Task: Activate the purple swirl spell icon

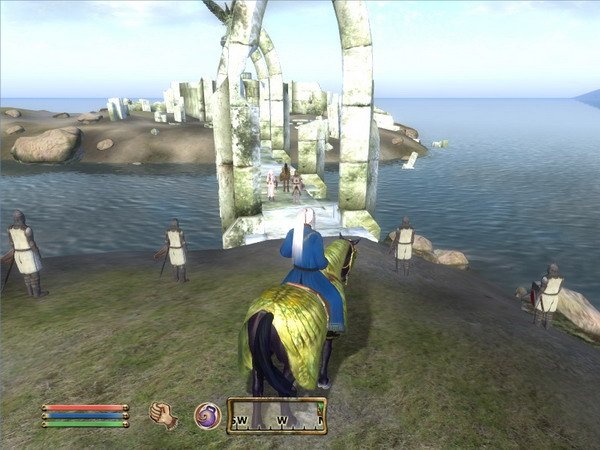Action: coord(207,415)
